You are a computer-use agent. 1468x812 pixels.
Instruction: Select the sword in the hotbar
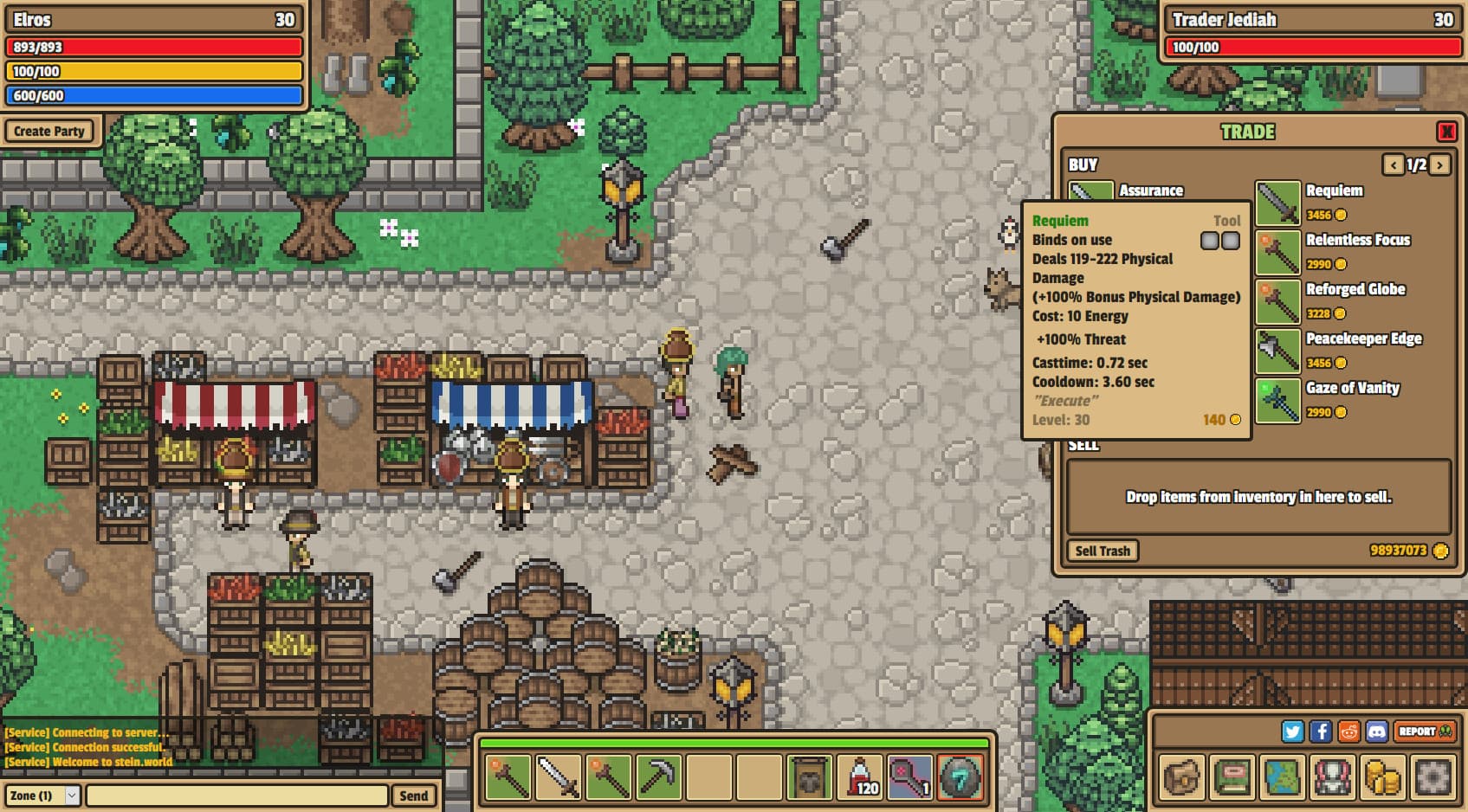558,777
